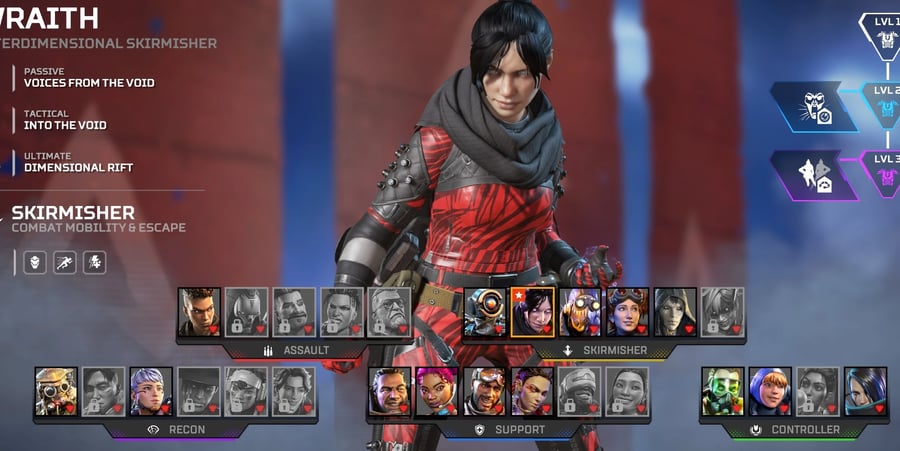The width and height of the screenshot is (900, 451).
Task: Select Horizon from the Skirmisher legends
Action: click(x=628, y=312)
